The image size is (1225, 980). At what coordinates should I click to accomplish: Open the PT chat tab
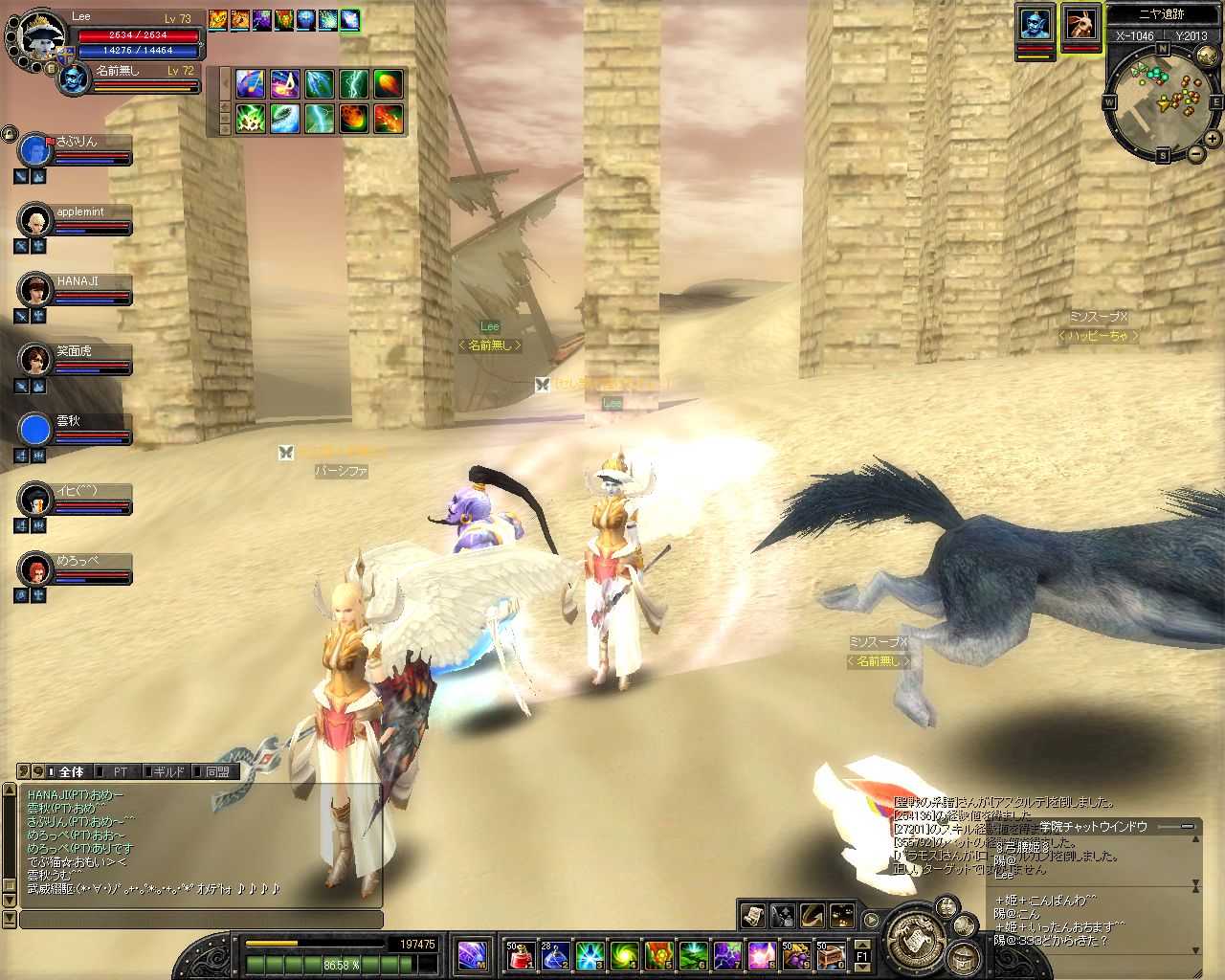tap(120, 771)
